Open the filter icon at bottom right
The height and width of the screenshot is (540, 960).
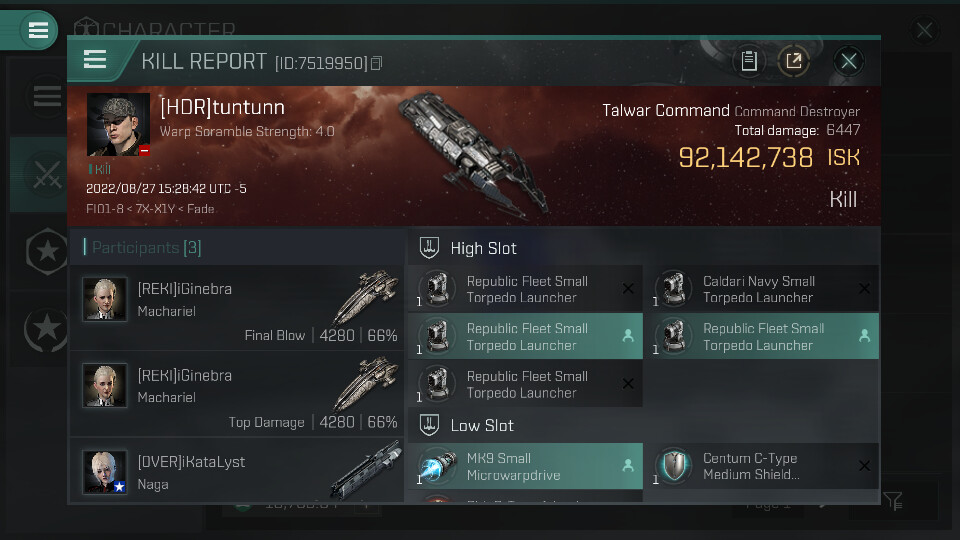point(892,500)
